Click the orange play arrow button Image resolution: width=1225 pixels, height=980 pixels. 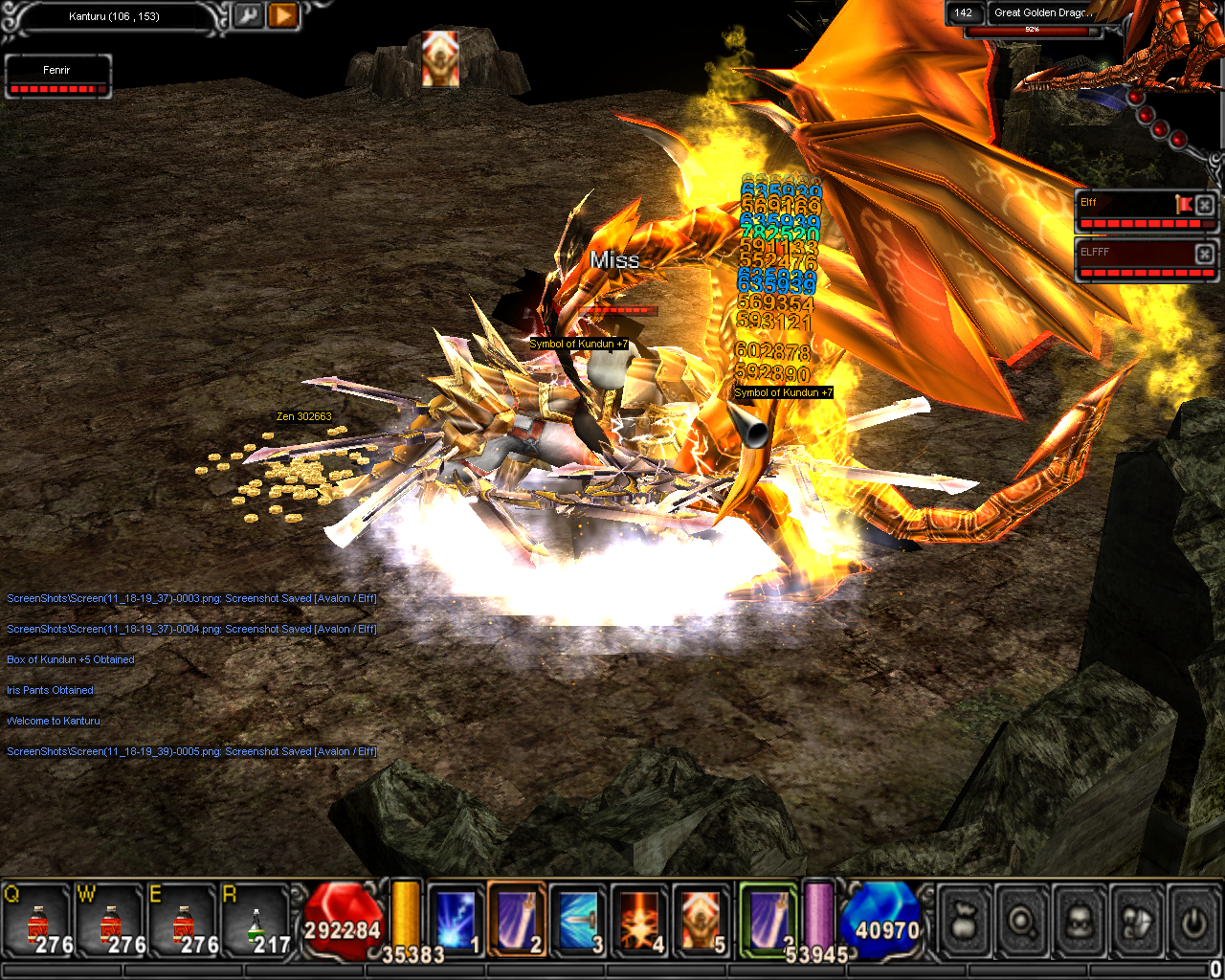[x=283, y=16]
